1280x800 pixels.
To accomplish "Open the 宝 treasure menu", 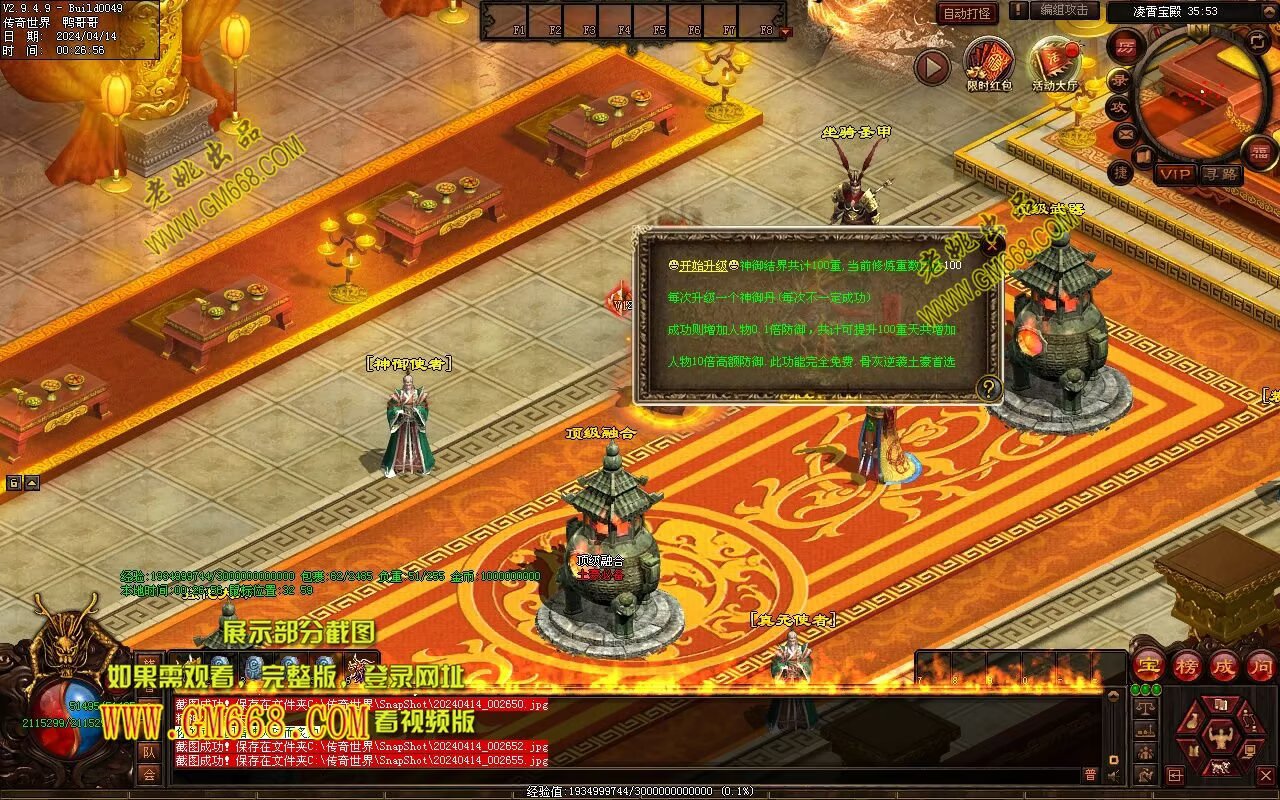I will [1149, 665].
